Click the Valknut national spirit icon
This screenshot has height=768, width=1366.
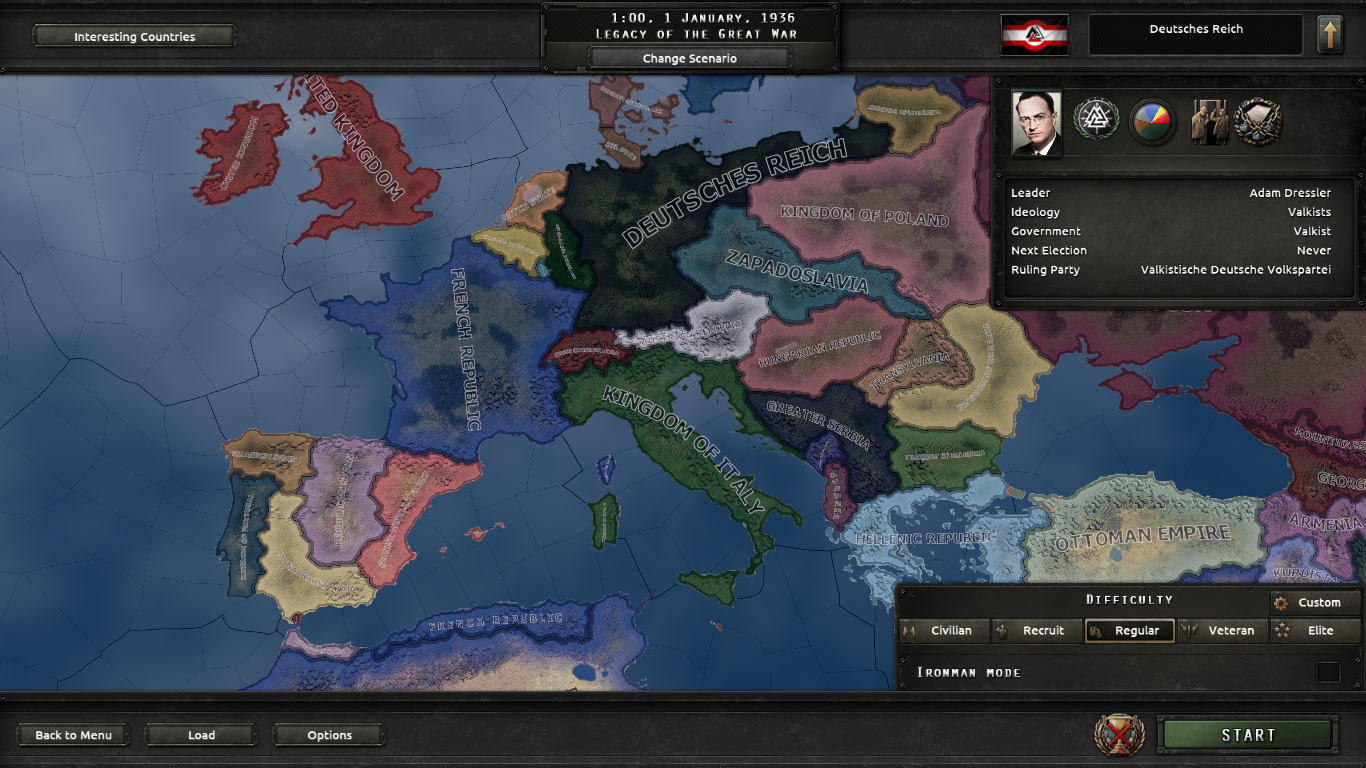(x=1097, y=122)
